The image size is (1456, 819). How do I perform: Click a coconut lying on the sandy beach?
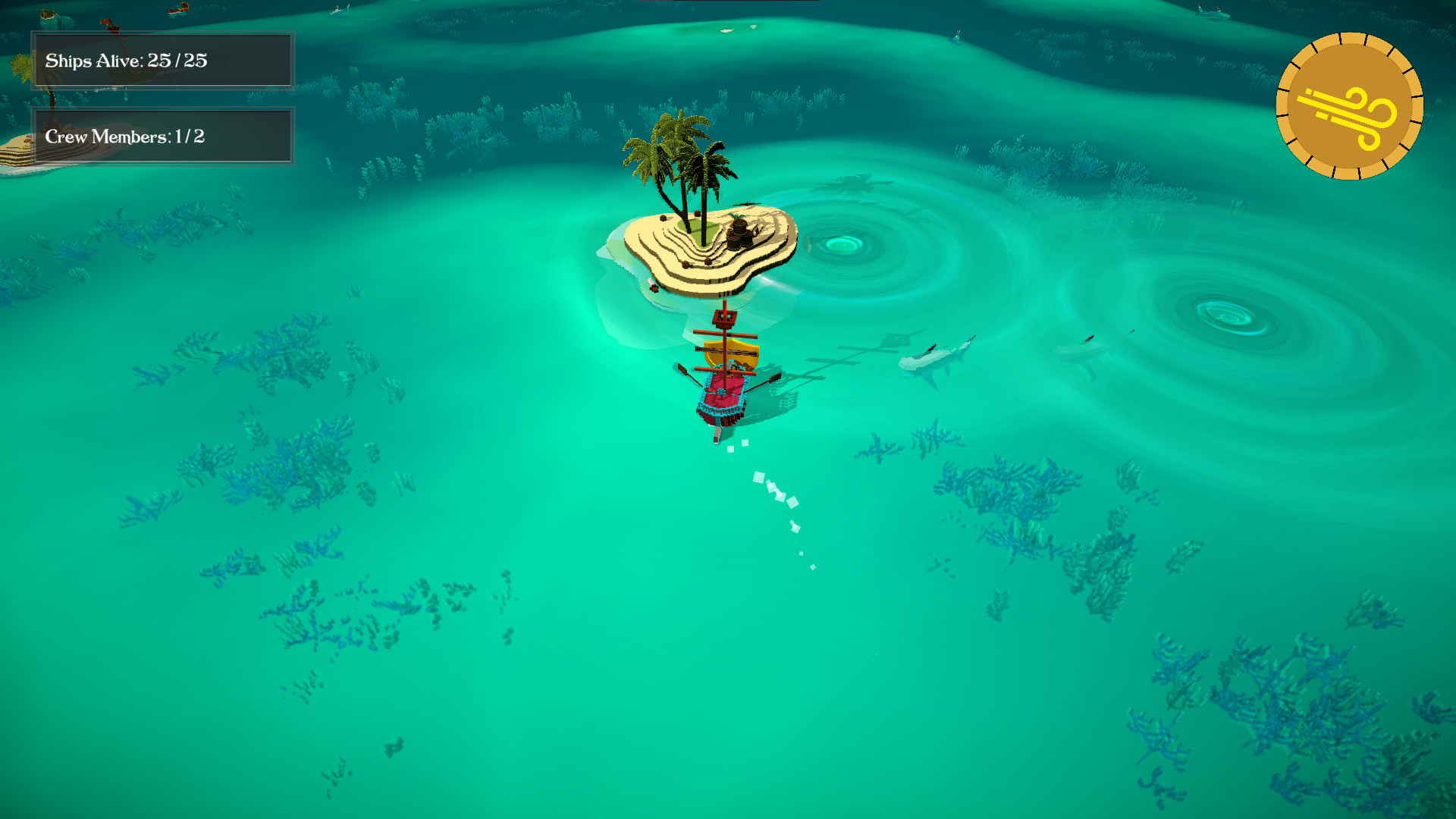click(x=686, y=263)
